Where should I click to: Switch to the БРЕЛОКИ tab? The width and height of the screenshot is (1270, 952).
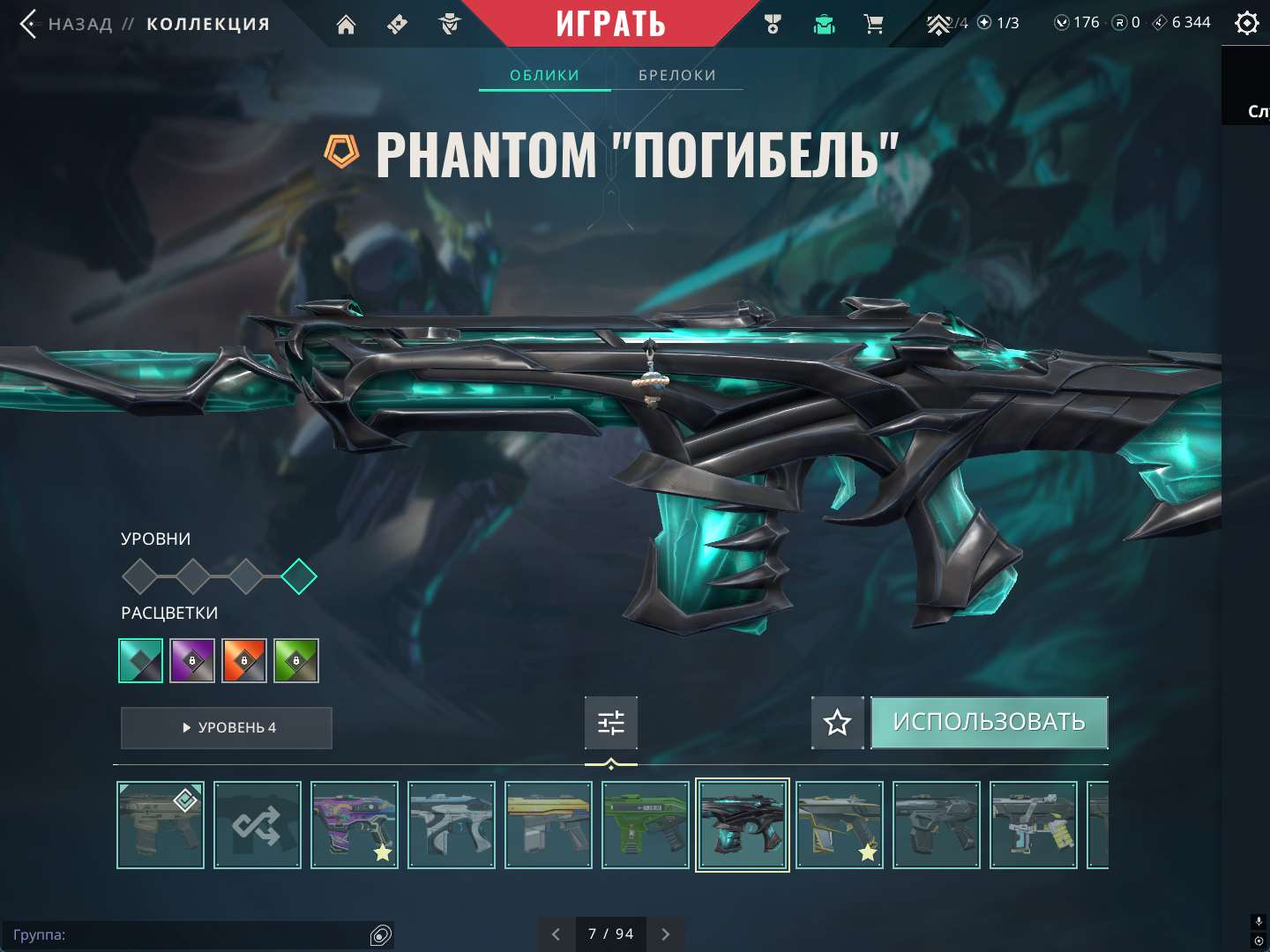(x=676, y=75)
